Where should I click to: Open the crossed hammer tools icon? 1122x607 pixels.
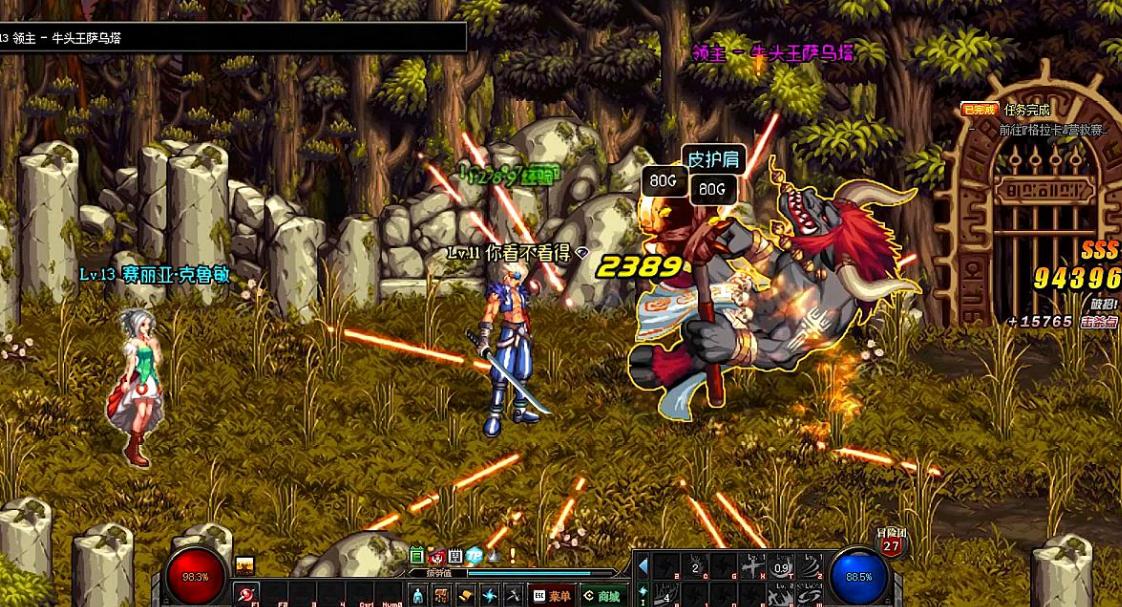click(512, 596)
